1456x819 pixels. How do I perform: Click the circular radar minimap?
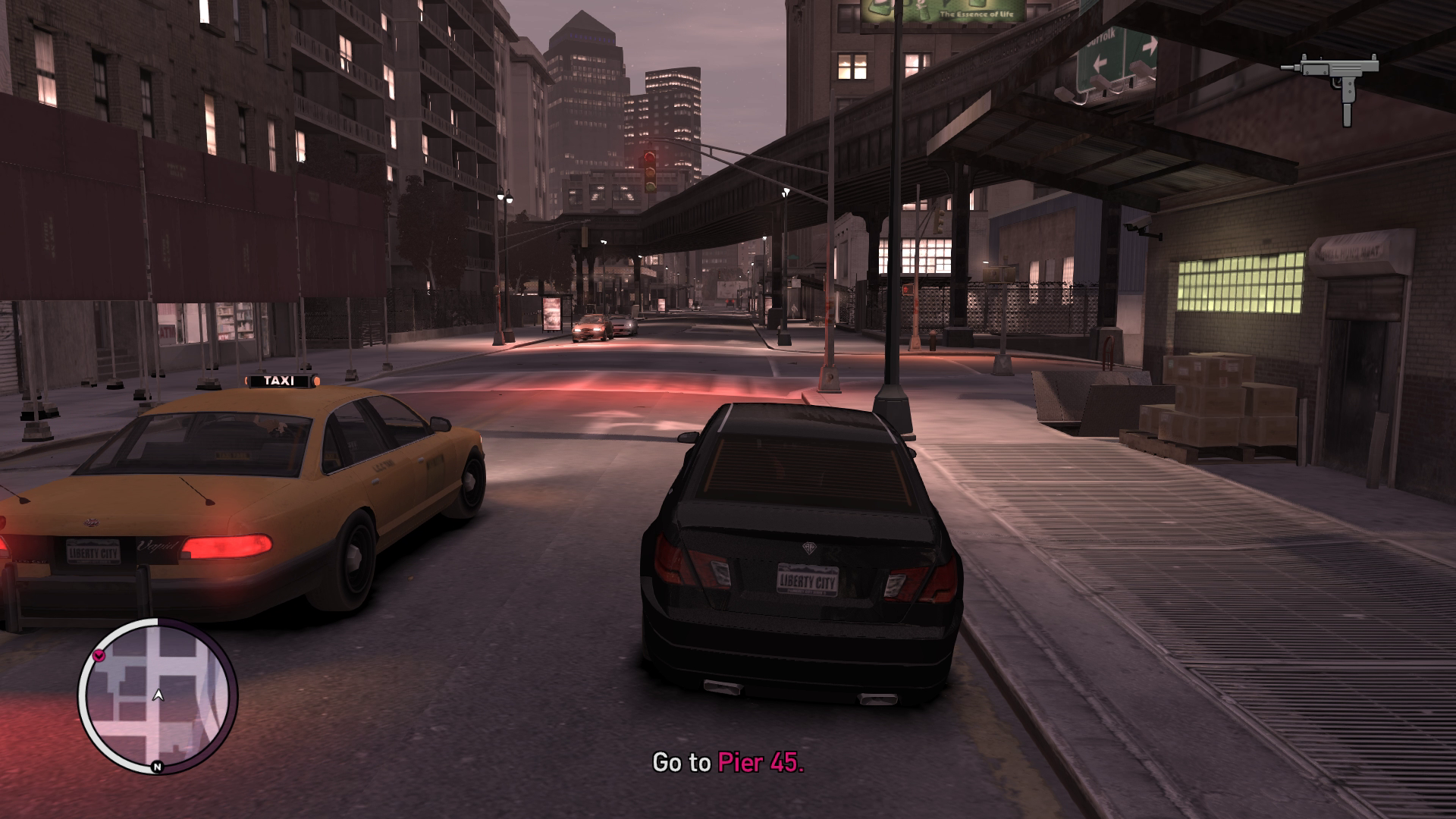(x=158, y=695)
